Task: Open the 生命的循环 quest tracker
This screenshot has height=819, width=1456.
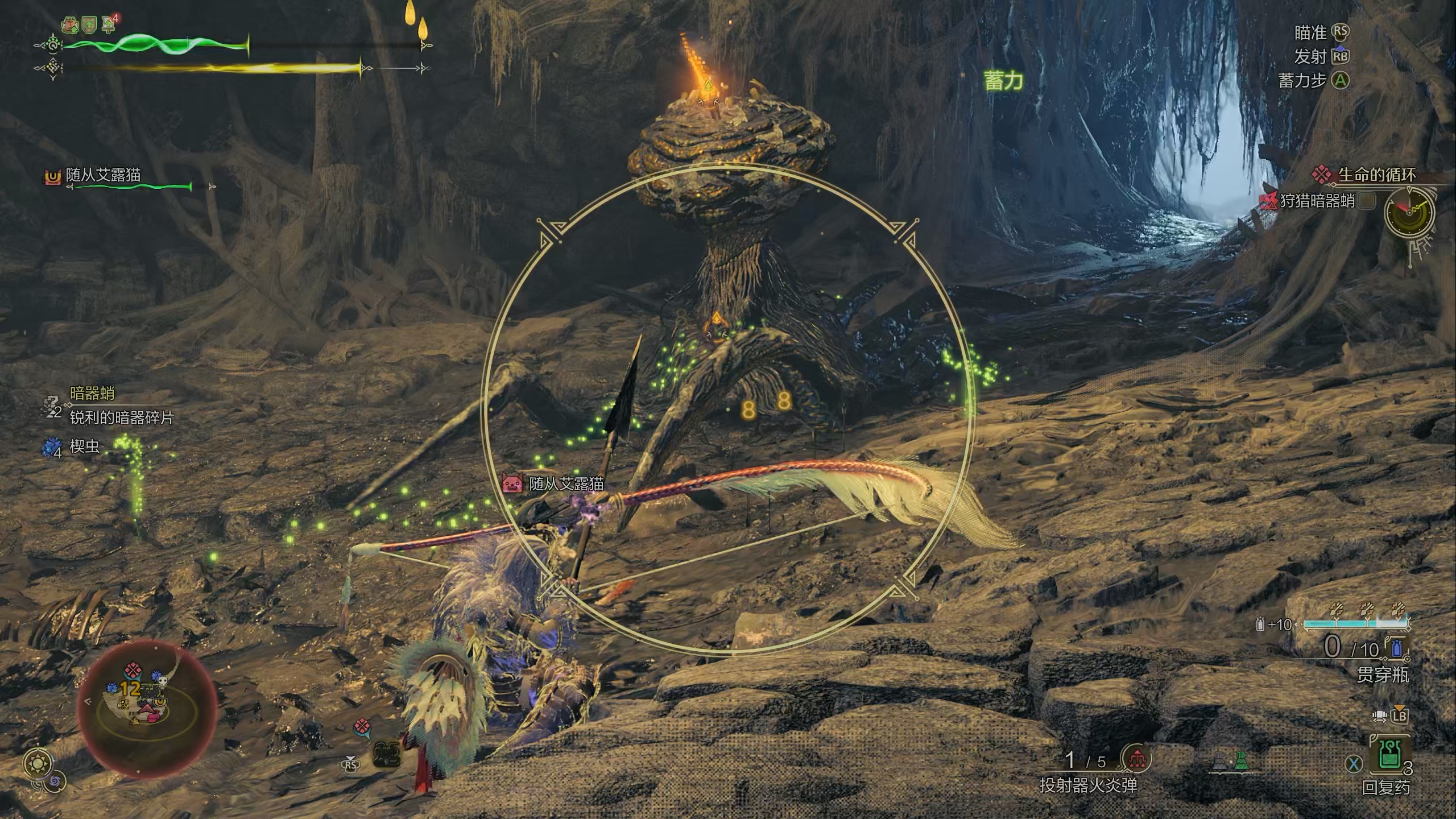Action: click(1376, 175)
